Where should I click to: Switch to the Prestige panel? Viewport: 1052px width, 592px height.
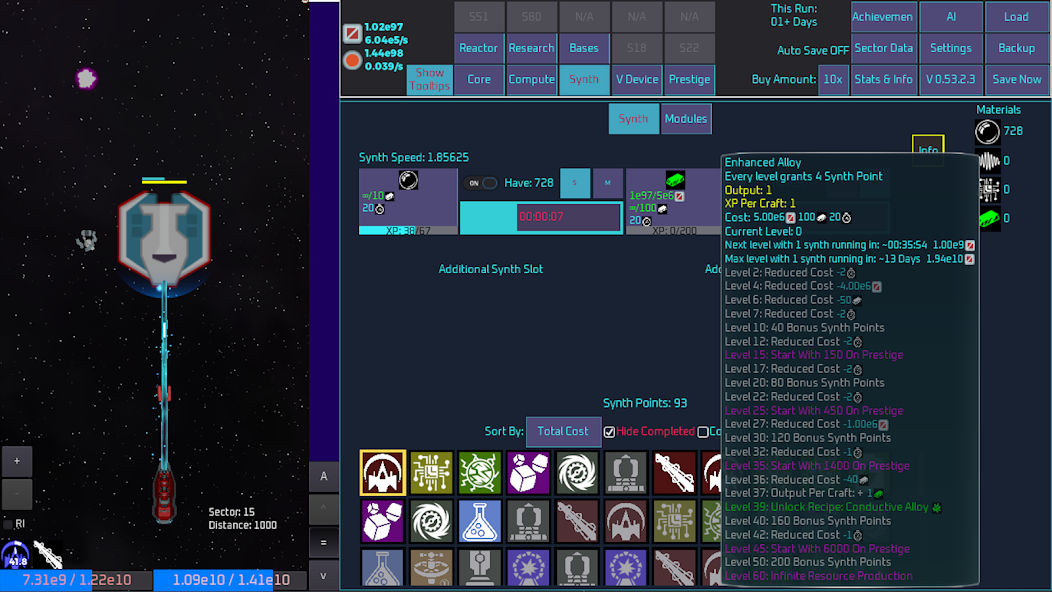[x=689, y=79]
